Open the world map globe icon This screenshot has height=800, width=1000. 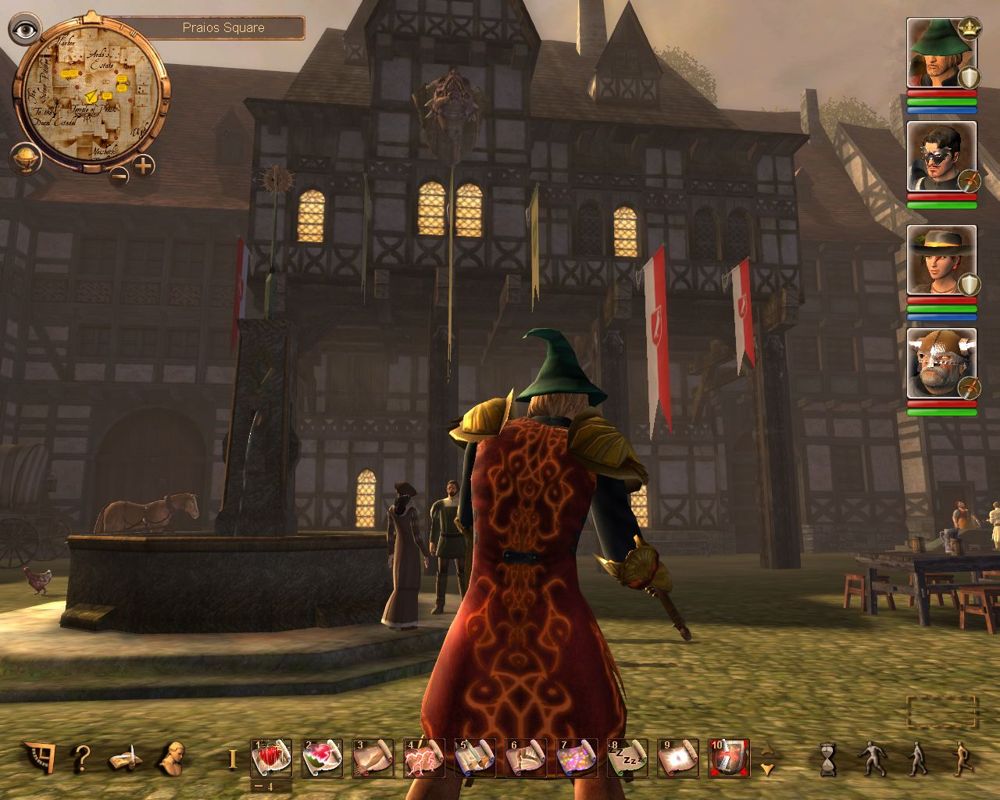[26, 158]
